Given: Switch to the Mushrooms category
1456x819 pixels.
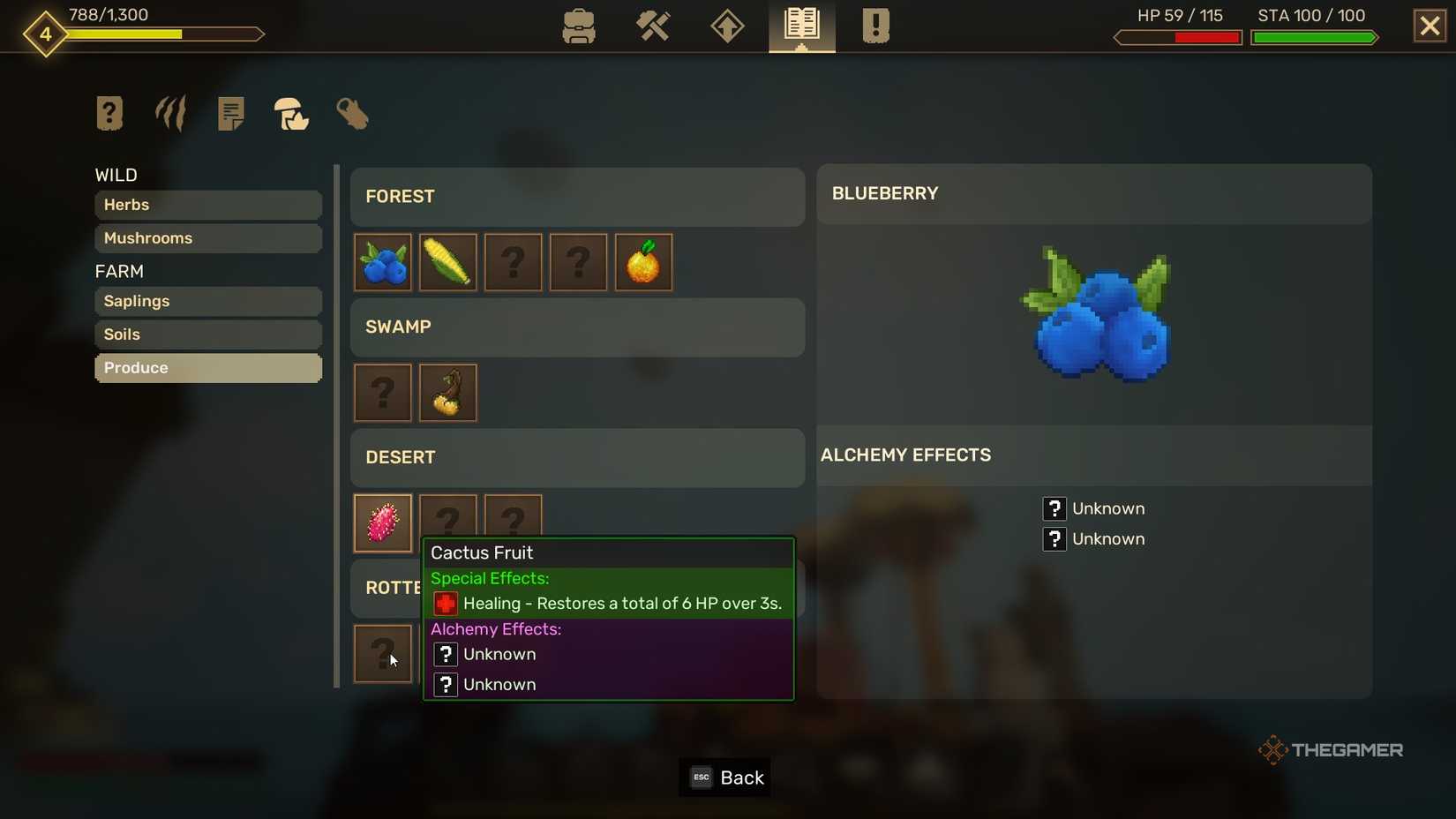Looking at the screenshot, I should pyautogui.click(x=207, y=238).
